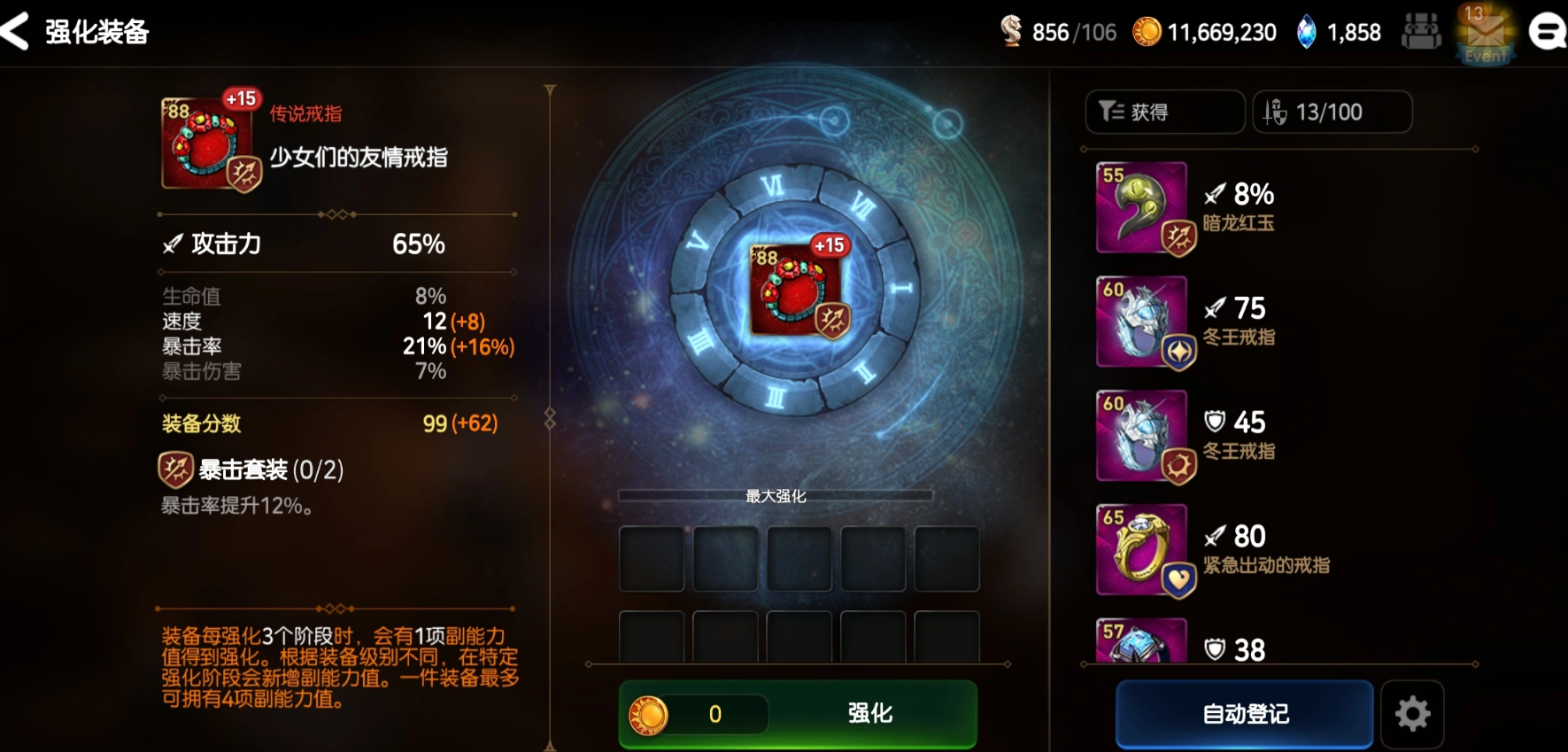Open the grey sofa icon in the top bar
1568x752 pixels.
[1421, 33]
